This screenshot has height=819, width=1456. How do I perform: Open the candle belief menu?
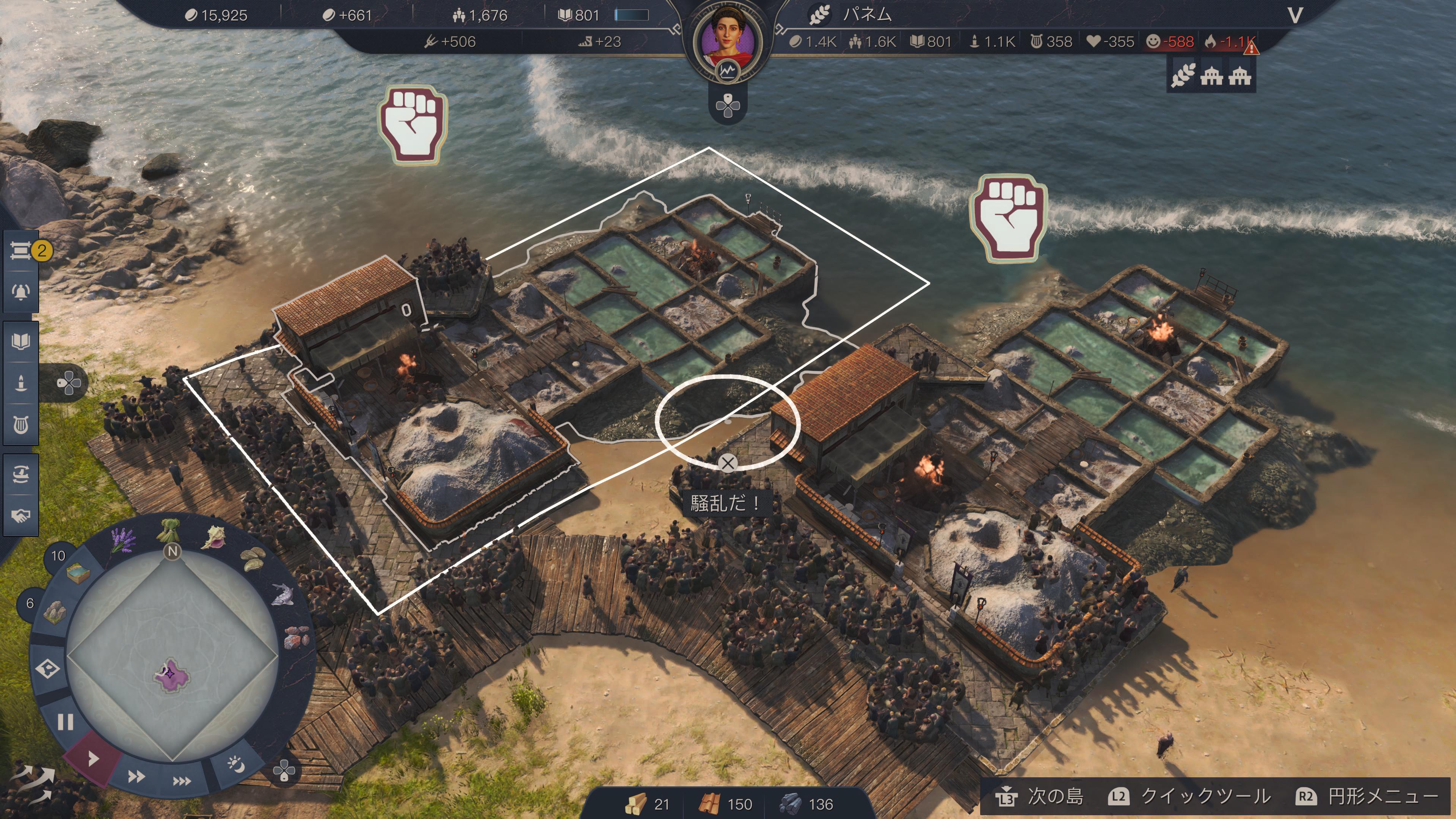click(x=21, y=383)
